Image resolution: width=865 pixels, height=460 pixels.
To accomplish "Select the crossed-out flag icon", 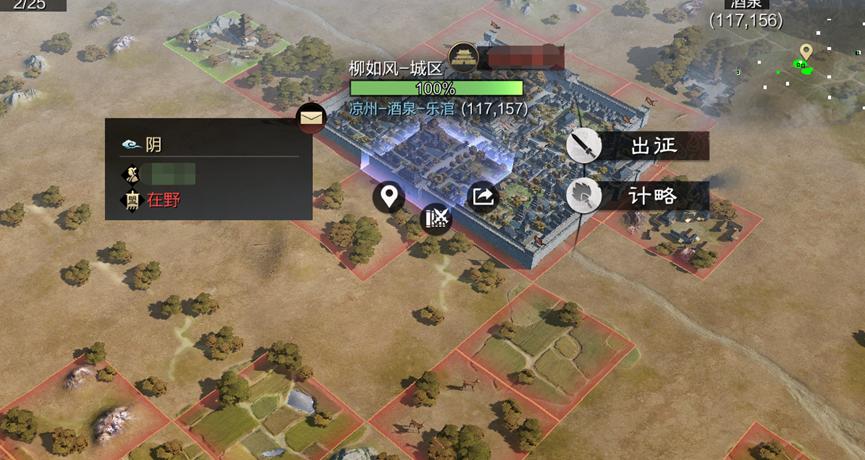I will point(436,217).
